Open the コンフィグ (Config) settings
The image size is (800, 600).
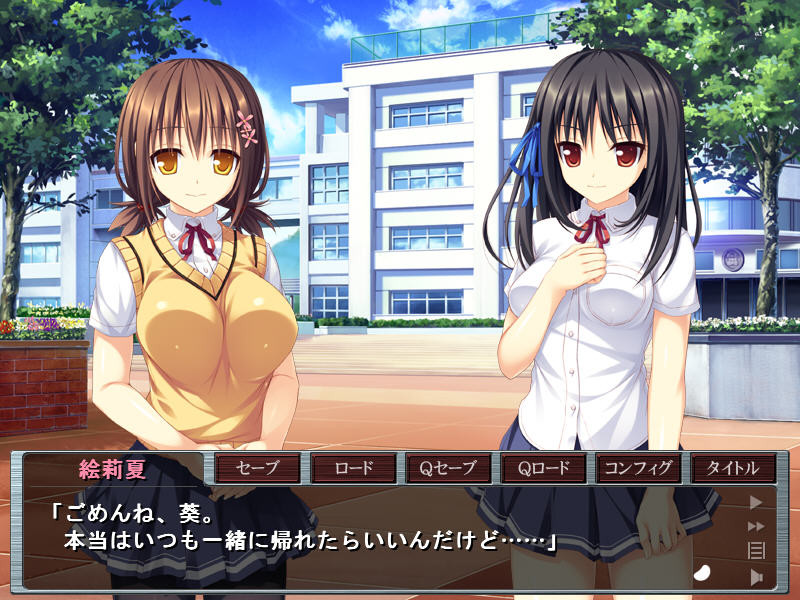640,468
